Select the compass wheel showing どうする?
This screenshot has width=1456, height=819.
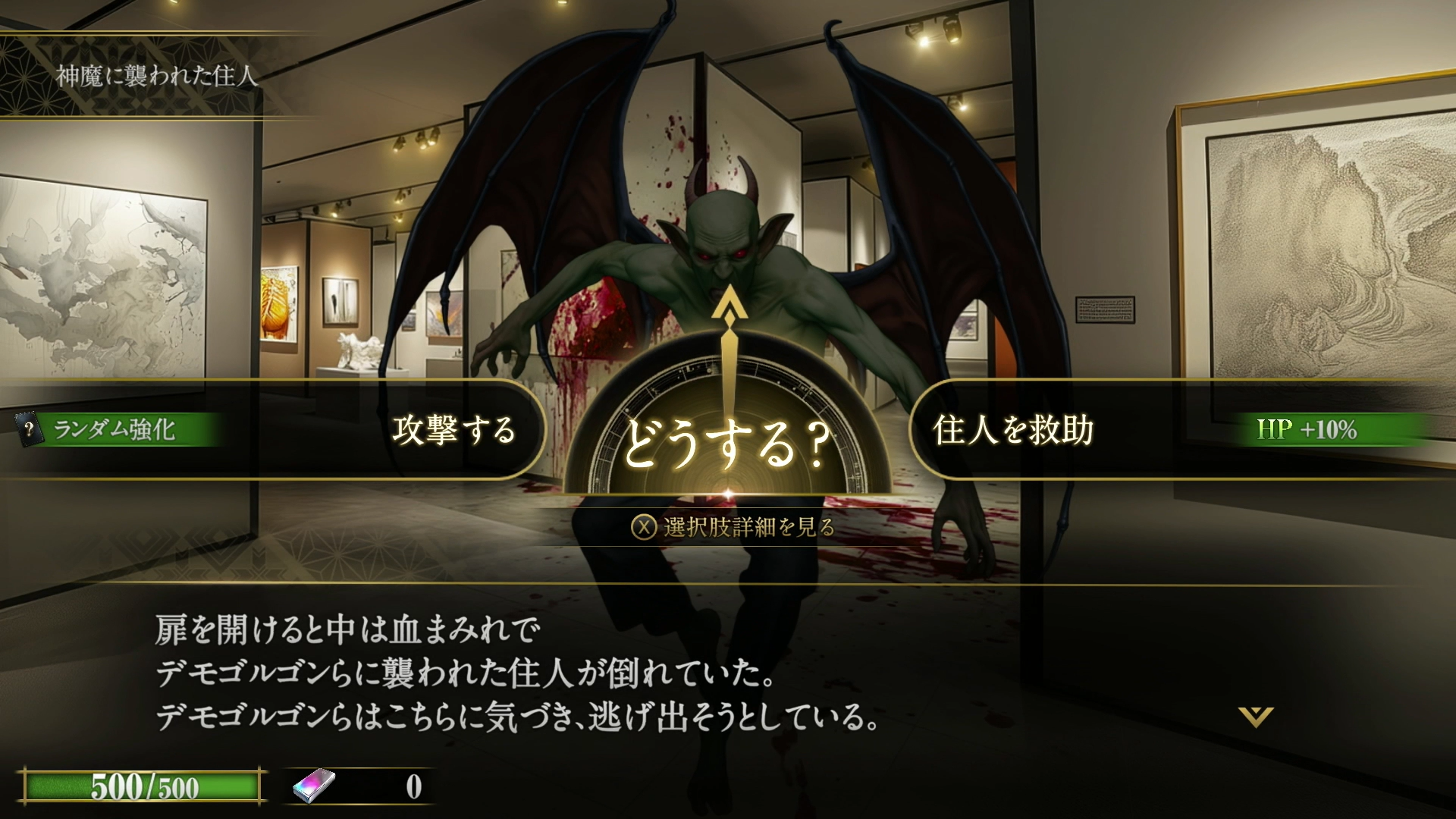click(728, 432)
